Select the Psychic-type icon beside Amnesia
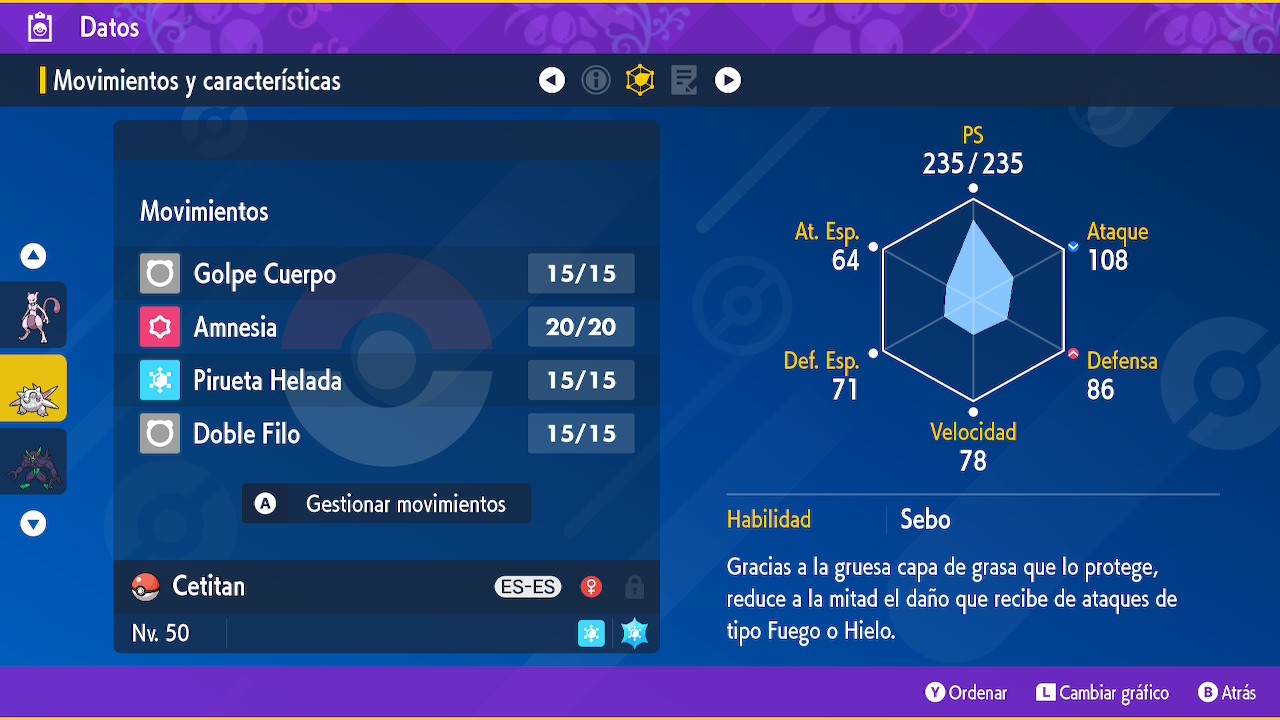 click(x=159, y=326)
